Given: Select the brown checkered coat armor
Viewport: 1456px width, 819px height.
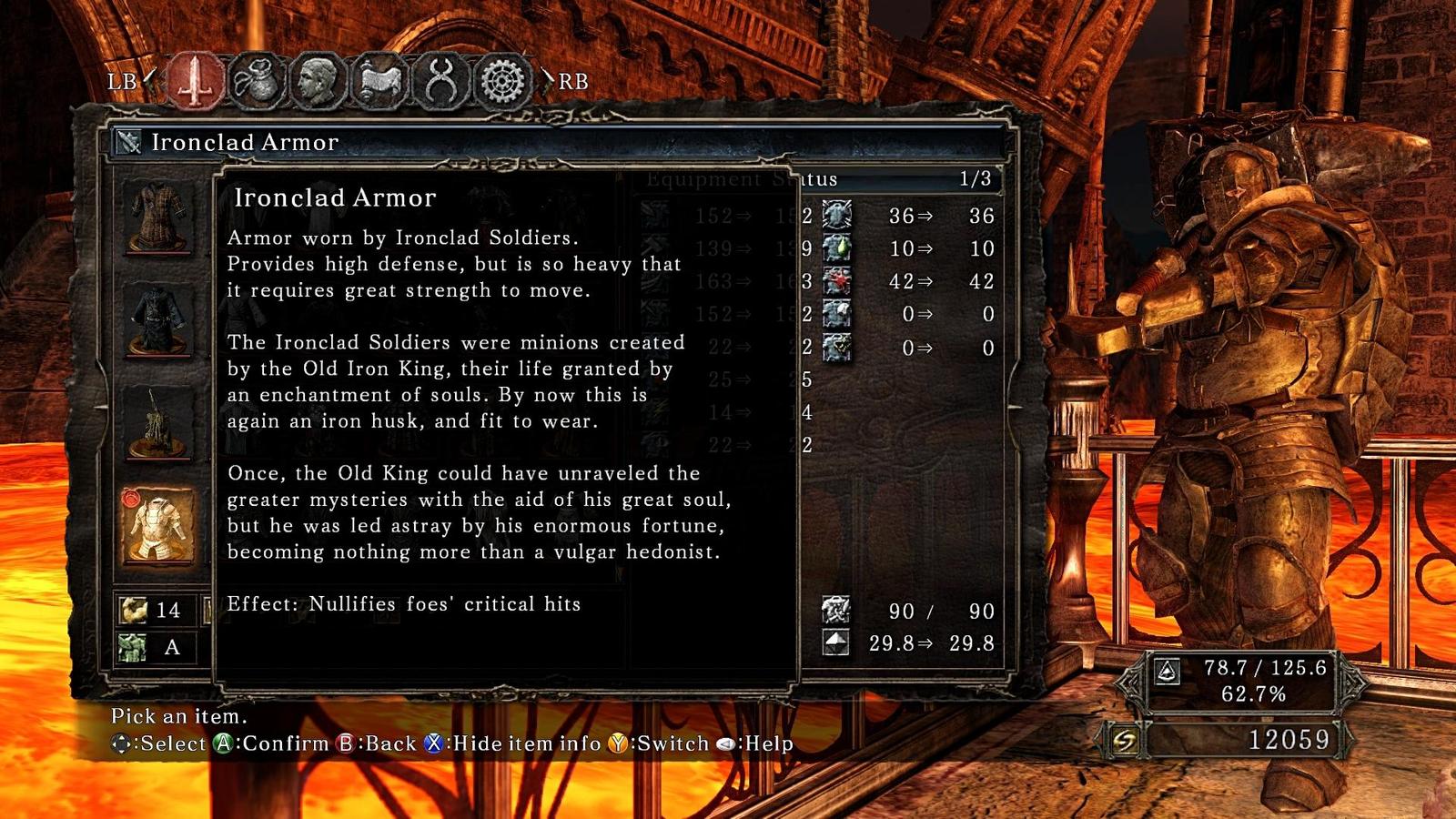Looking at the screenshot, I should tap(159, 217).
